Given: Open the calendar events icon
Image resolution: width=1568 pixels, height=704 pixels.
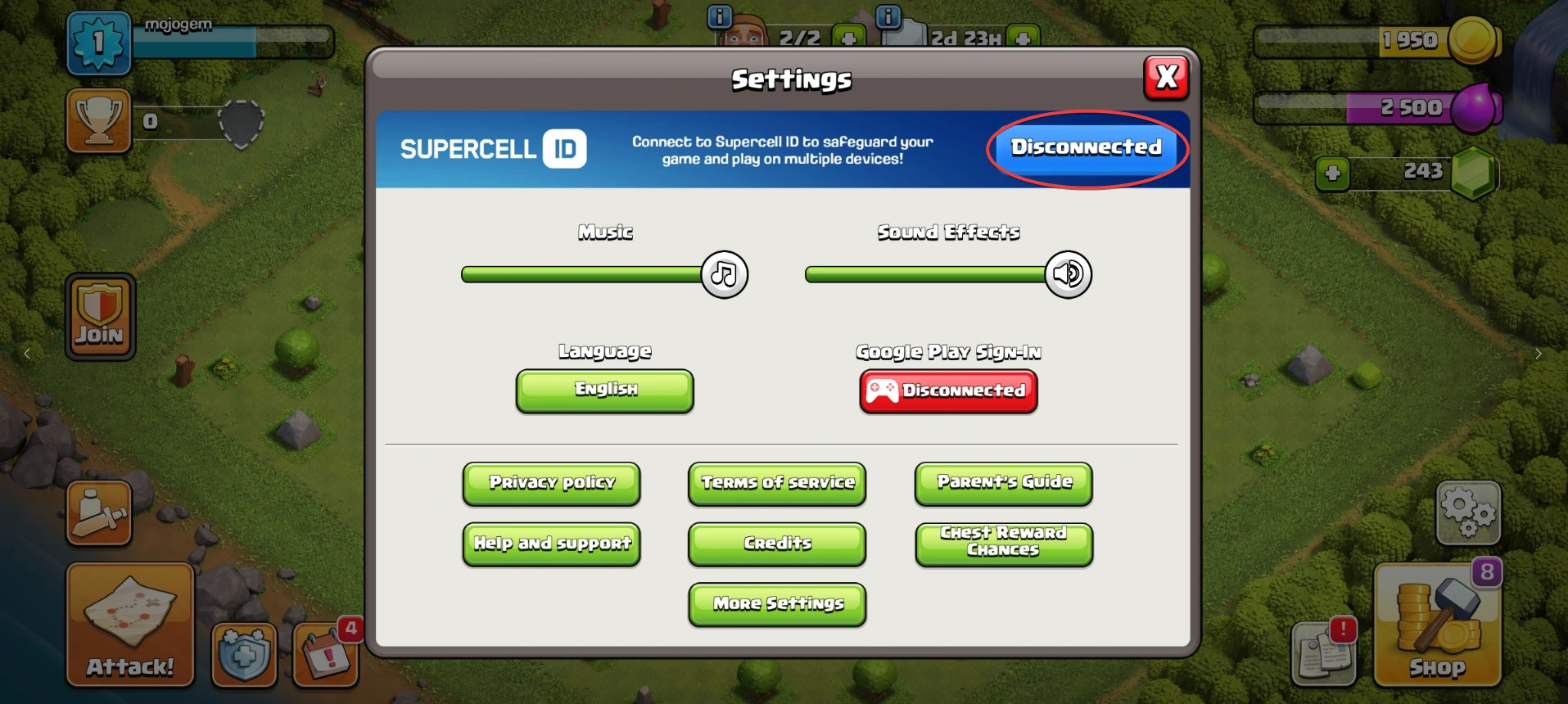Looking at the screenshot, I should tap(326, 655).
